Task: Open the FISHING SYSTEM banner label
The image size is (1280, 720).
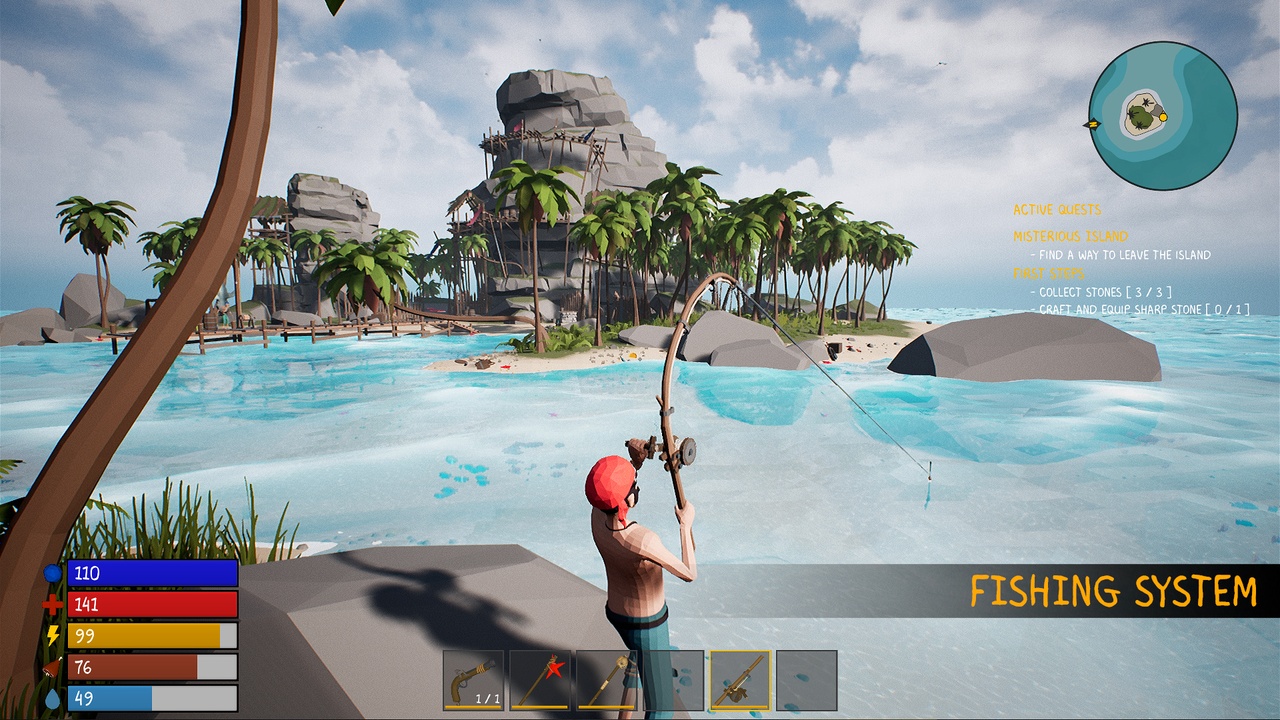Action: [1113, 590]
